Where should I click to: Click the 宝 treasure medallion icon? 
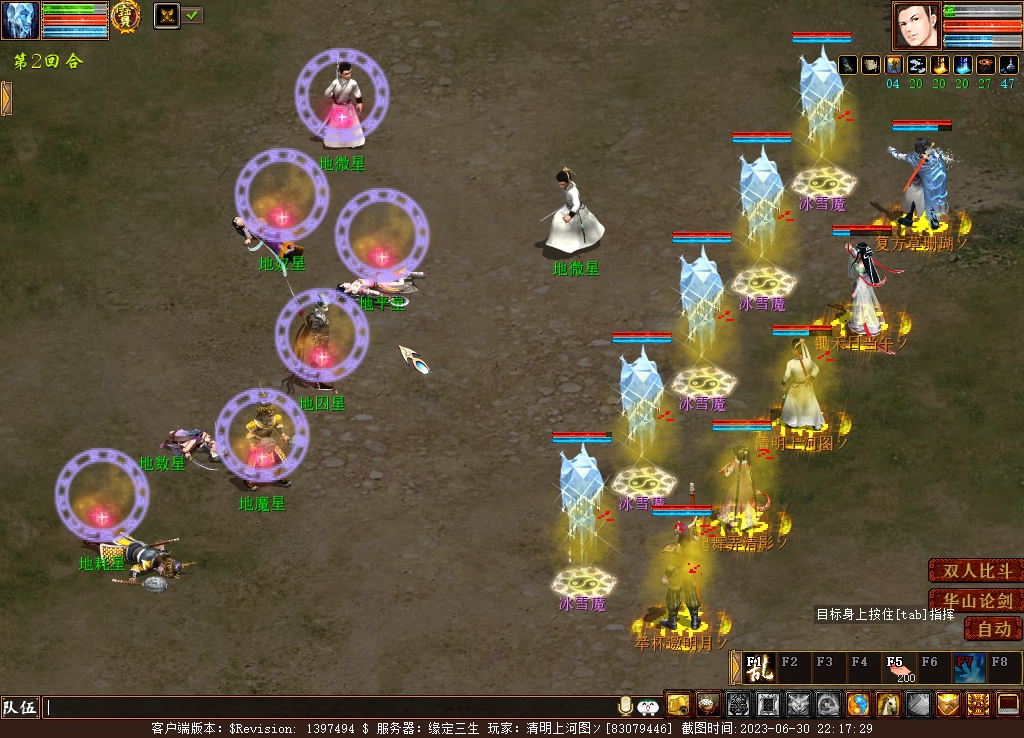click(125, 17)
